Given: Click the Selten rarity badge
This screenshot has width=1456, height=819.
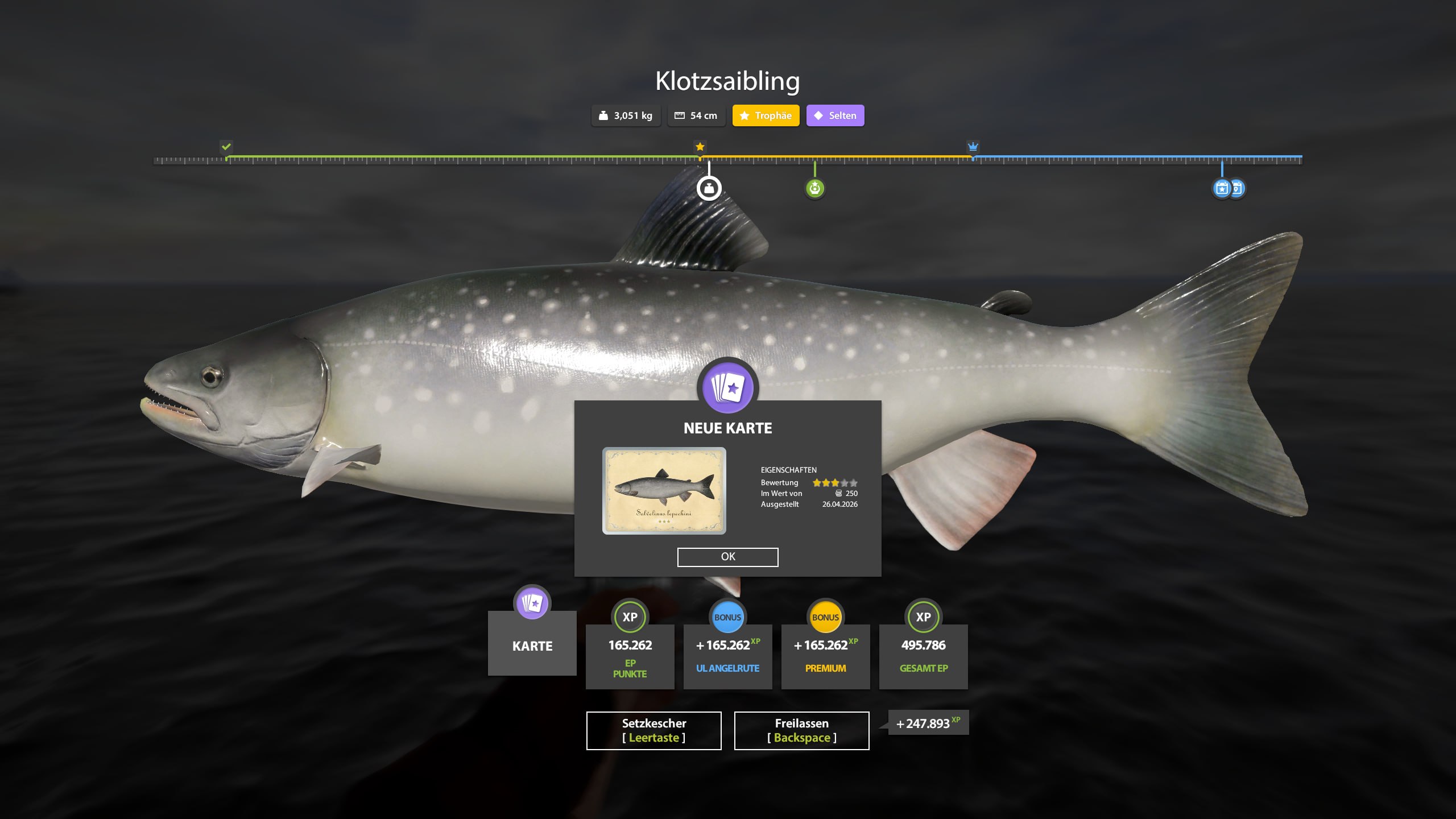Looking at the screenshot, I should tap(835, 115).
